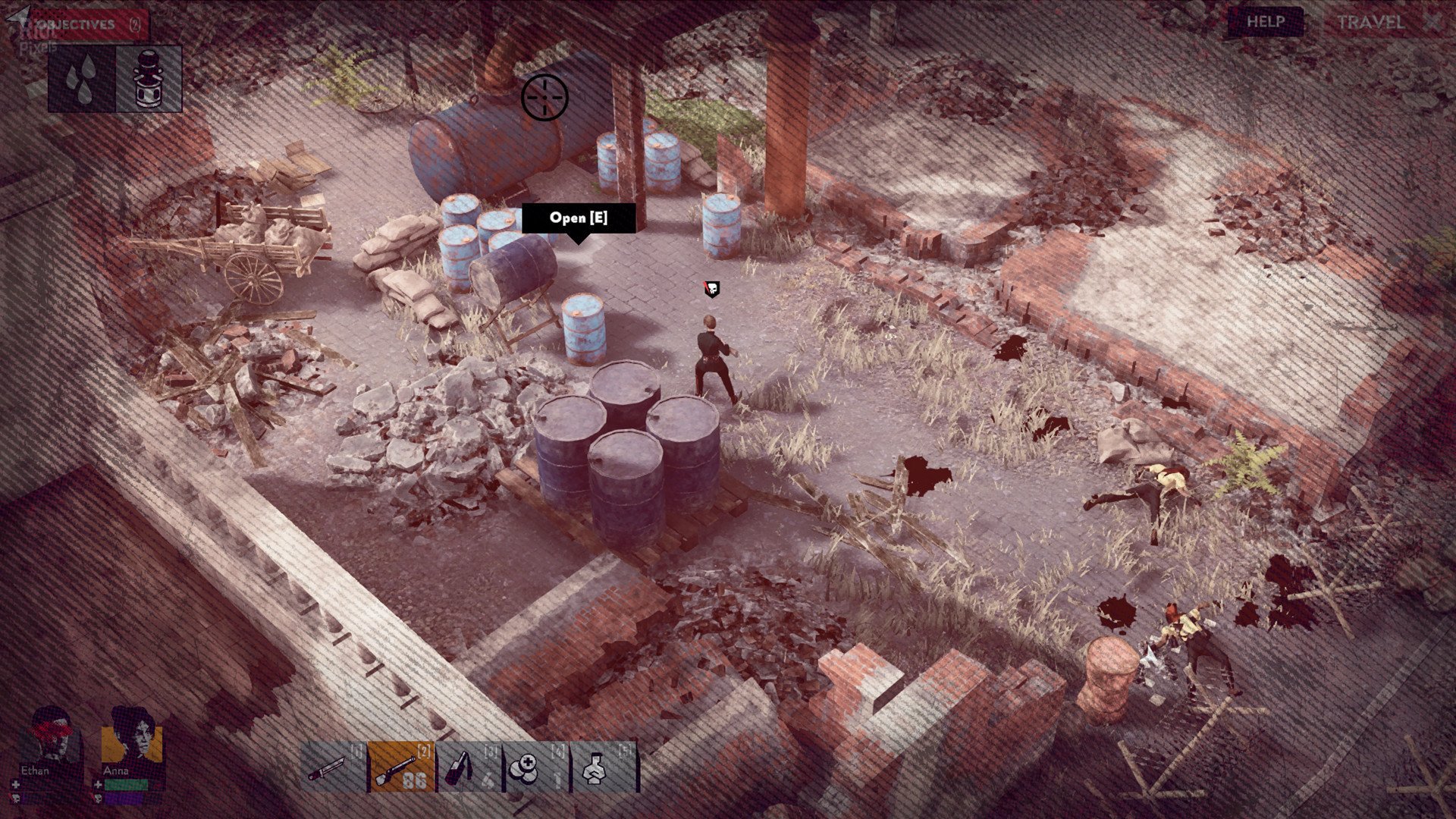Select the flask item in slot 5
1456x819 pixels.
click(x=603, y=767)
